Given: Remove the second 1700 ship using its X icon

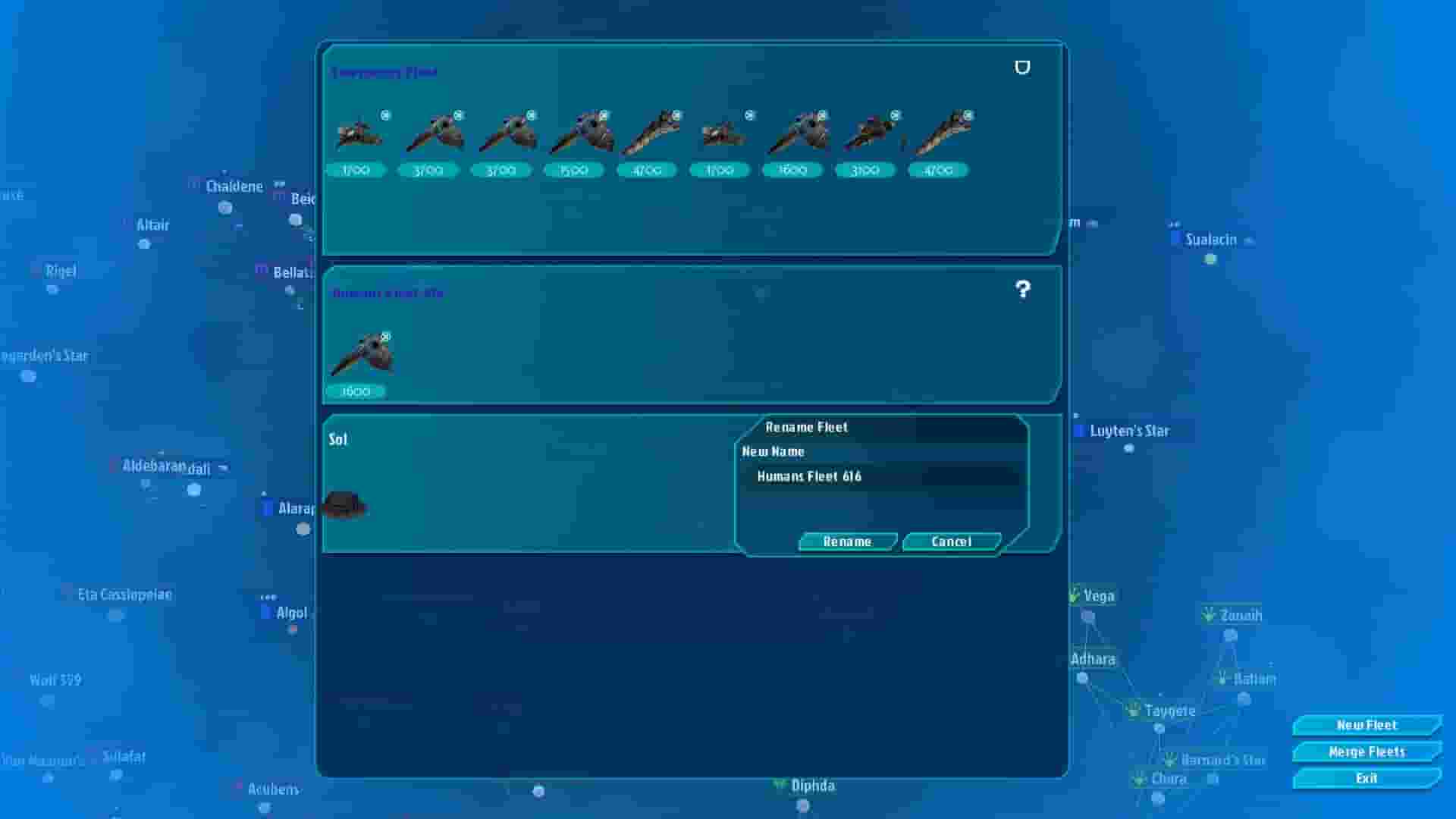Looking at the screenshot, I should pos(751,115).
